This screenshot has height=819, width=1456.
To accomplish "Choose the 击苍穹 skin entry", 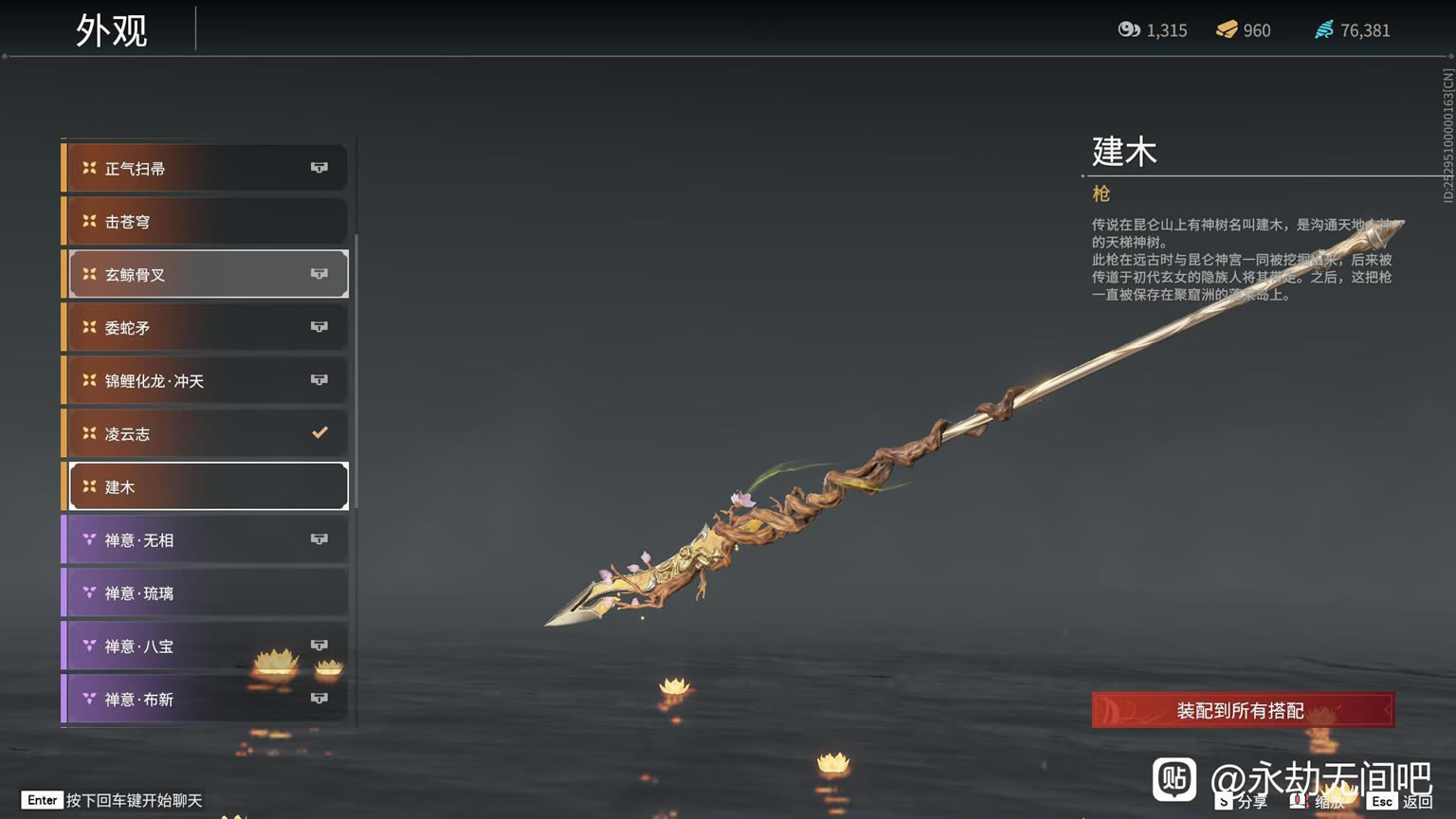I will 205,222.
